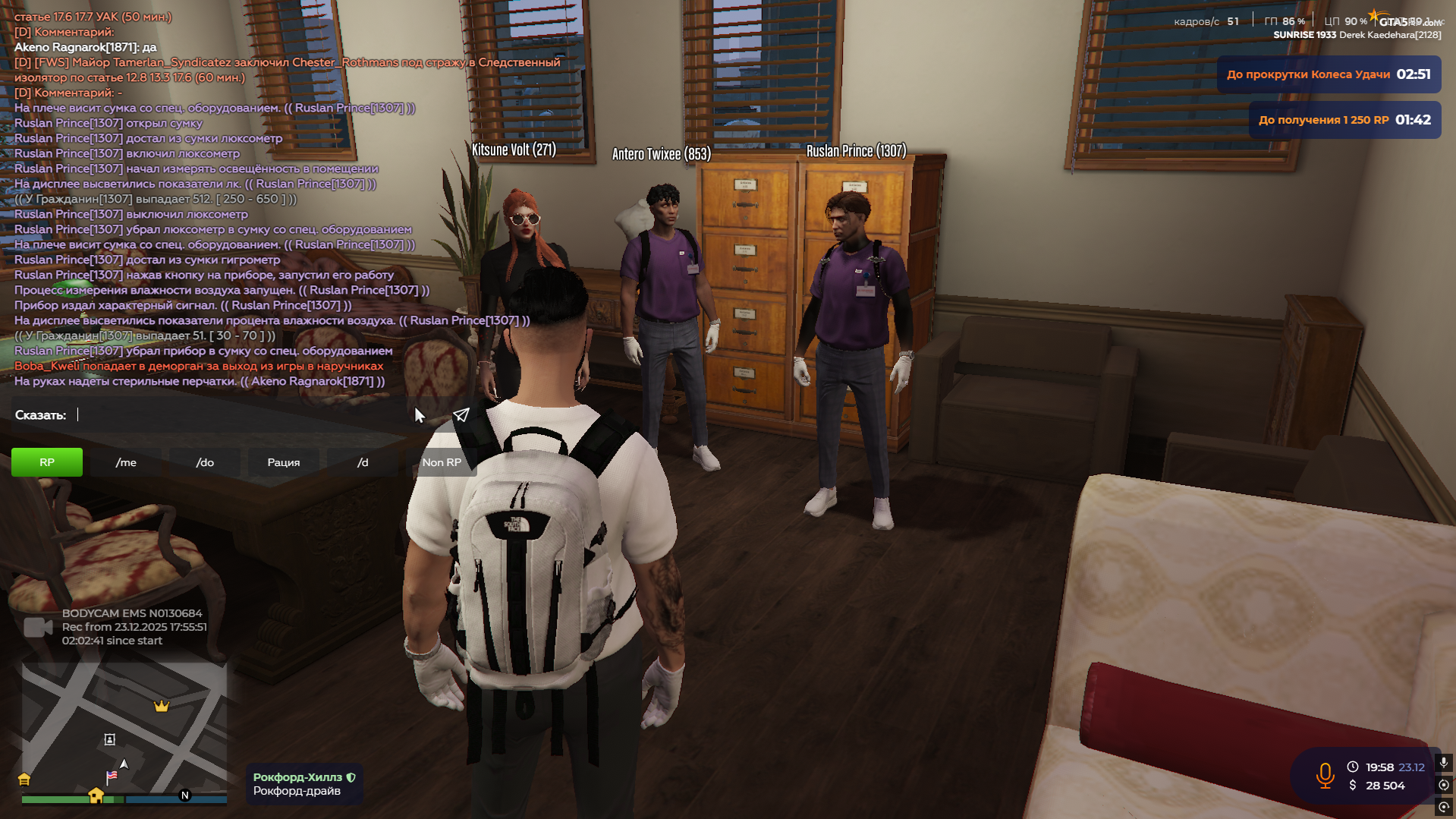This screenshot has height=819, width=1456.
Task: Select the /d department chat mode
Action: [363, 462]
